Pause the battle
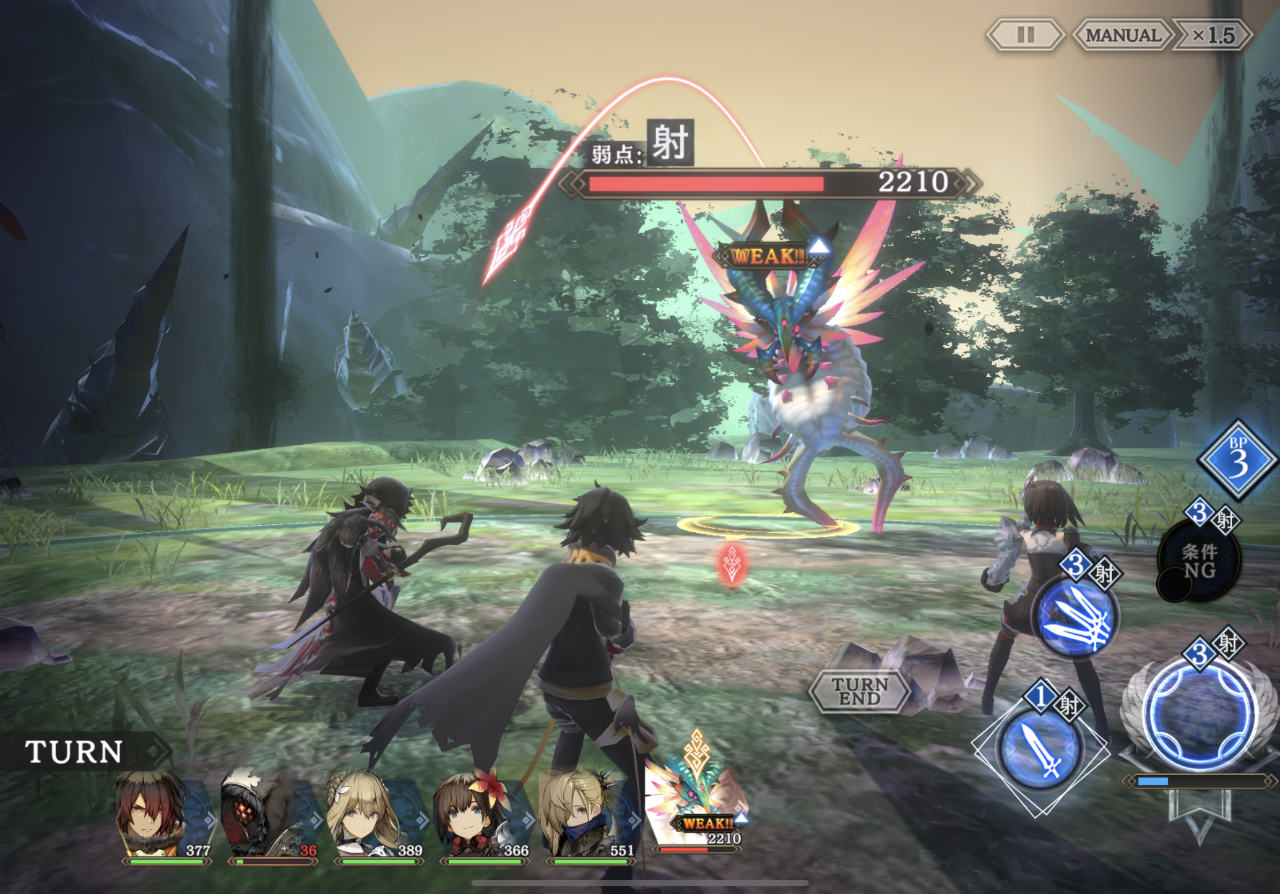Screen dimensions: 1280x894 (x=1025, y=35)
